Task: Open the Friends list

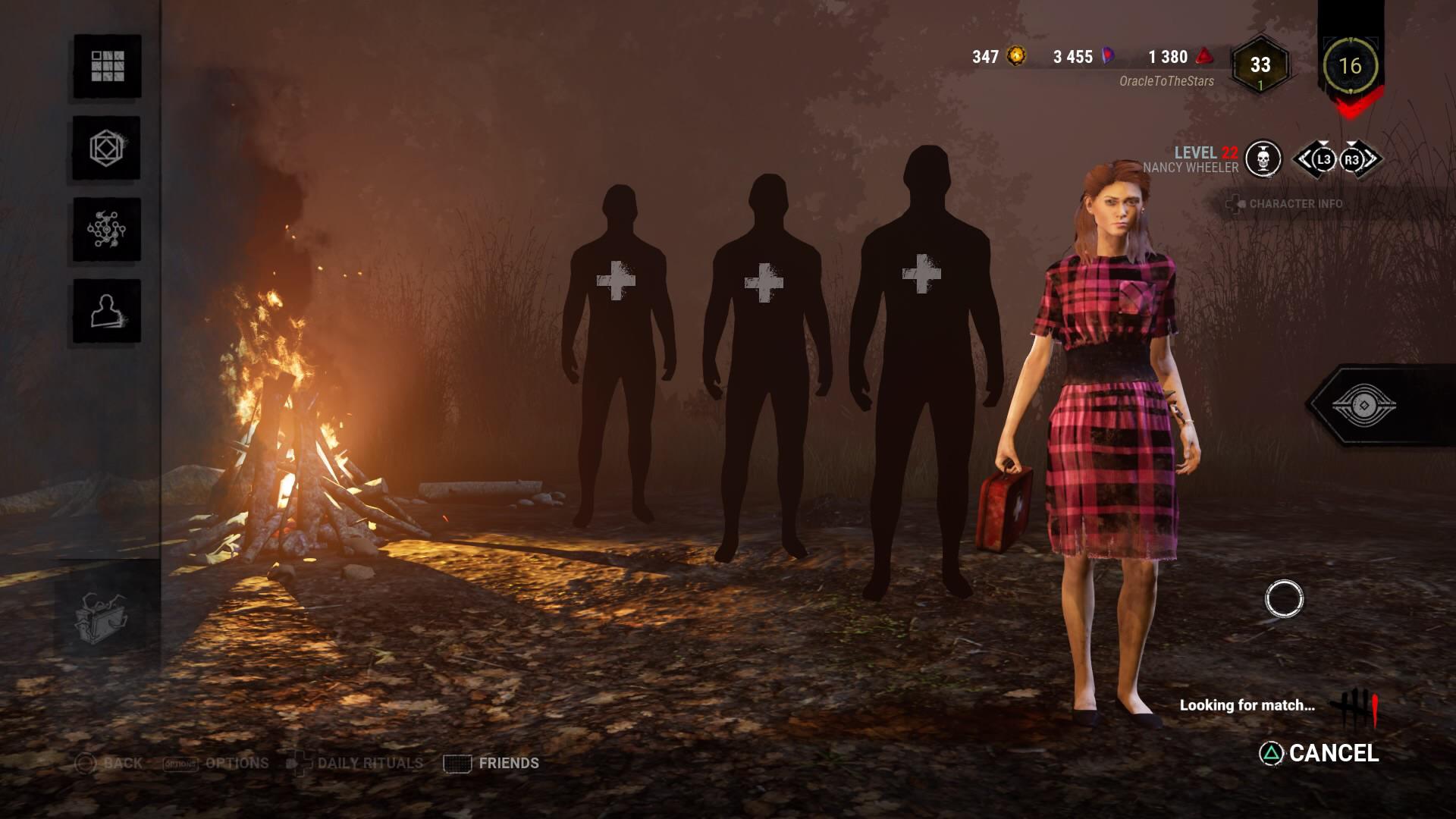Action: coord(491,763)
